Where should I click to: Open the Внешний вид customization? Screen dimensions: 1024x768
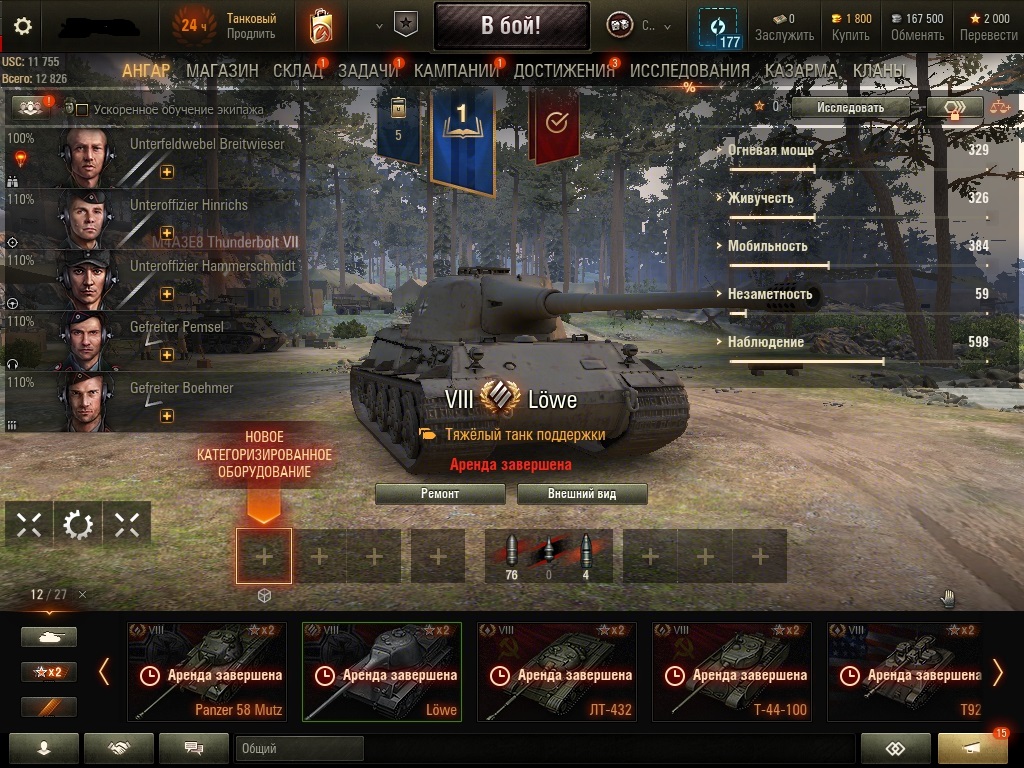click(x=582, y=494)
